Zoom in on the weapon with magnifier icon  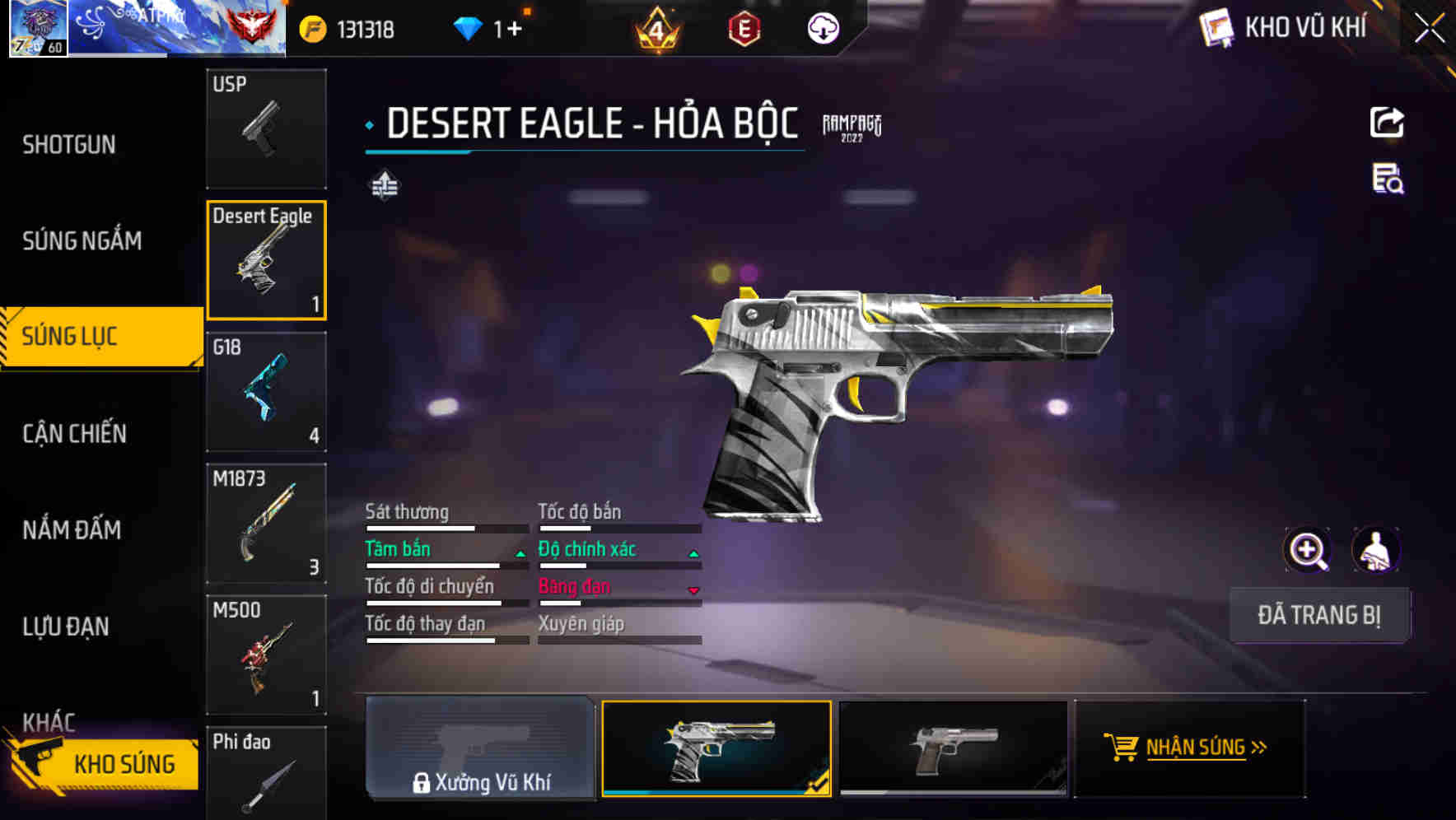[1307, 550]
